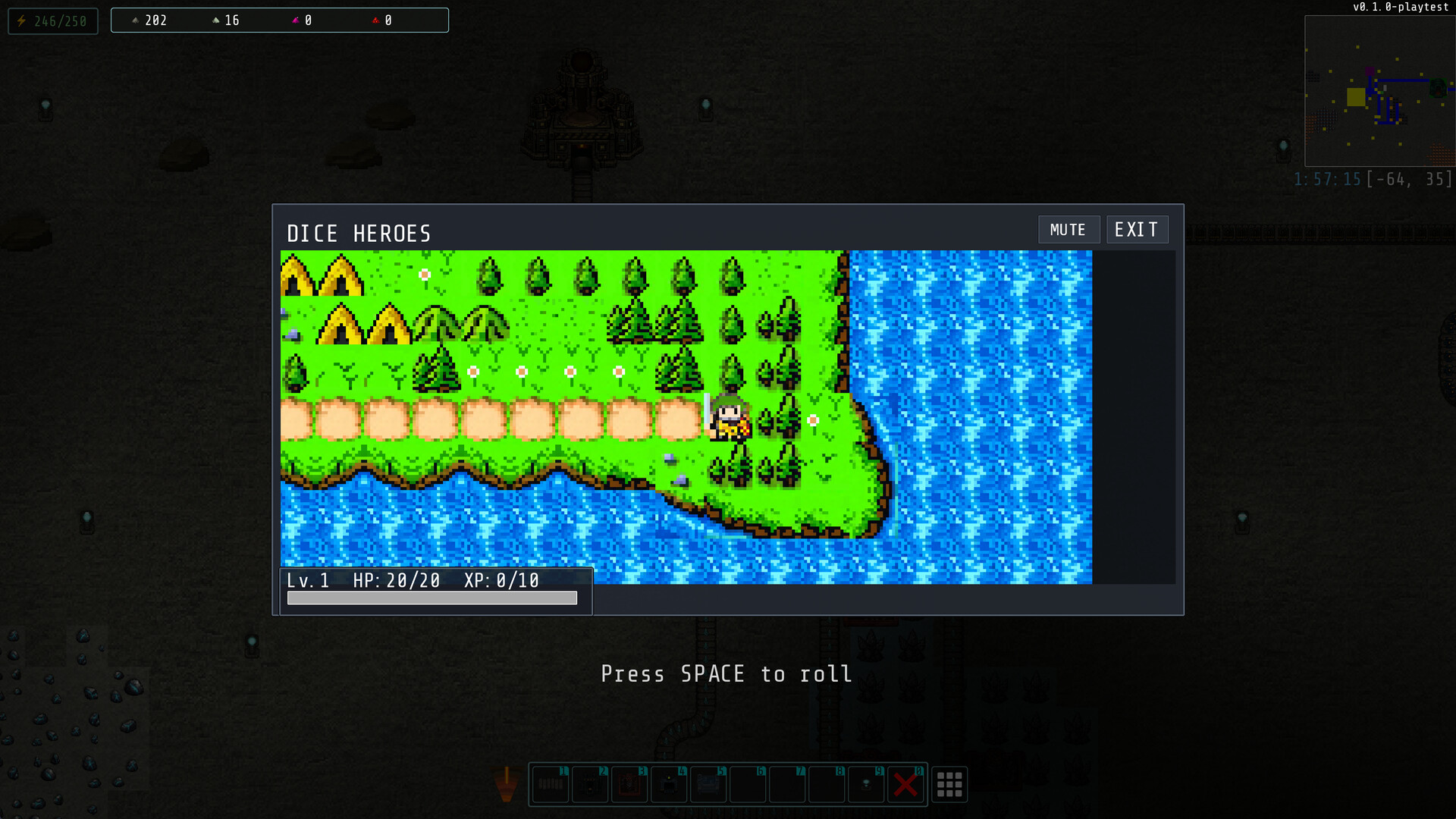Pick the drill icon in hotbar slot 4
1456x819 pixels.
(669, 785)
